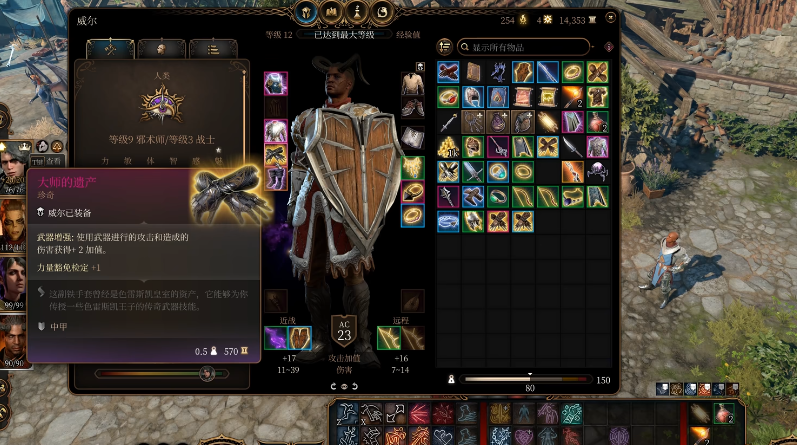The width and height of the screenshot is (797, 445).
Task: Open the inventory sort options button
Action: click(445, 47)
